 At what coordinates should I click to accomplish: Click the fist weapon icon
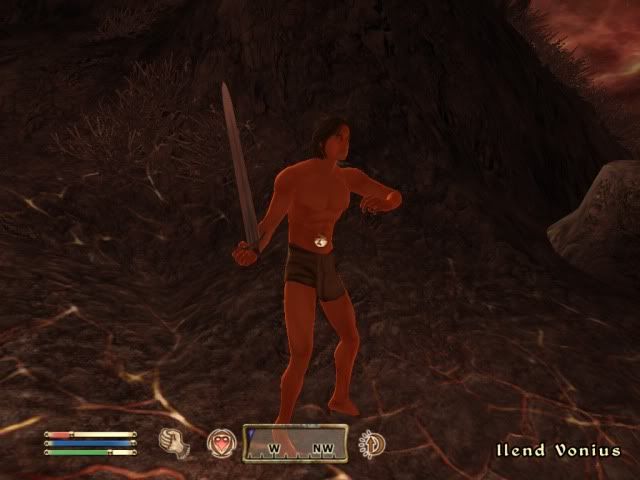(174, 442)
